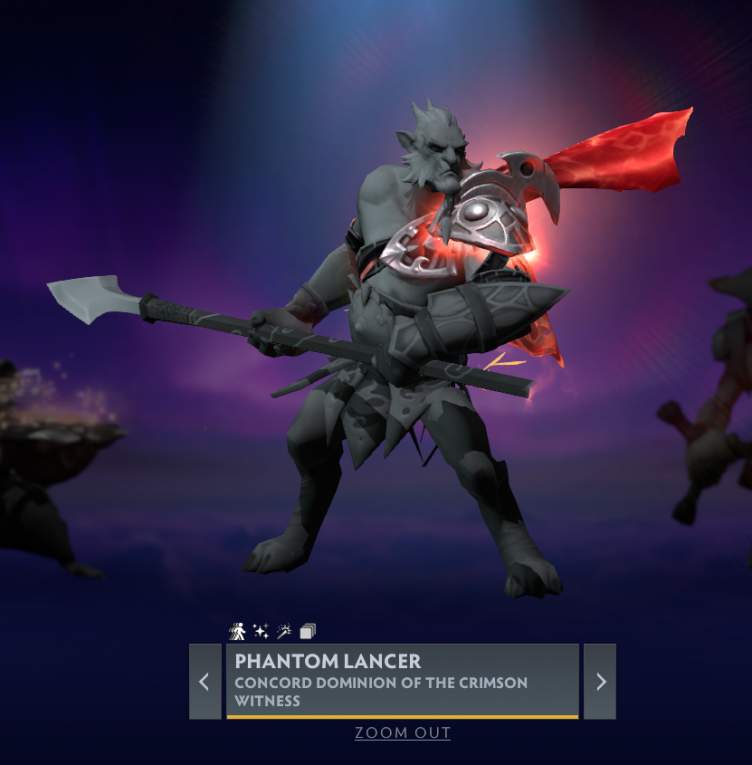Click the running figure animation icon
Image resolution: width=752 pixels, height=765 pixels.
pyautogui.click(x=238, y=631)
